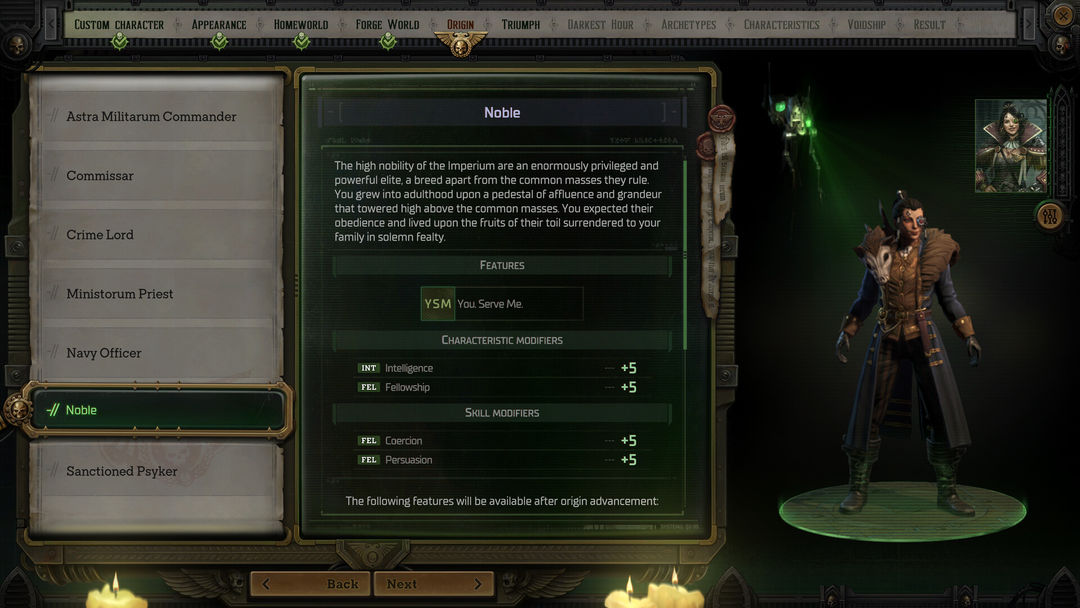Click the character portrait thumbnail
Screen dimensions: 1080x608
point(1010,145)
